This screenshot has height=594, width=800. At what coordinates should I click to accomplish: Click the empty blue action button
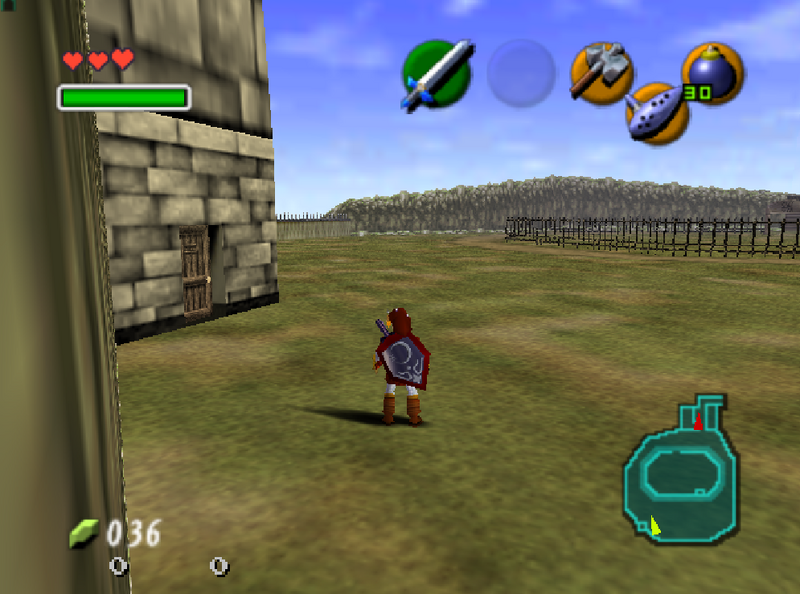click(x=521, y=73)
